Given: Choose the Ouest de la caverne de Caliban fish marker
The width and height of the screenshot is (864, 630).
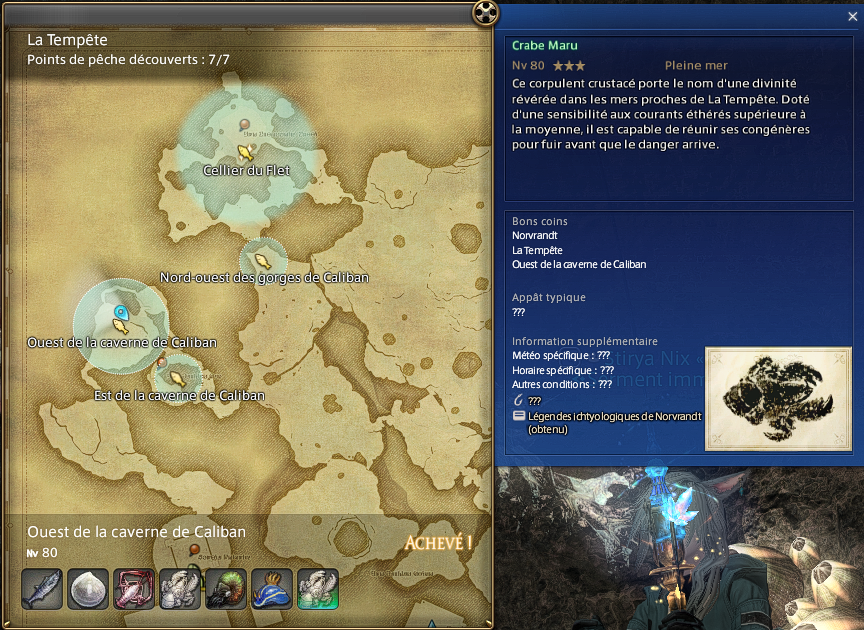Looking at the screenshot, I should (x=120, y=326).
